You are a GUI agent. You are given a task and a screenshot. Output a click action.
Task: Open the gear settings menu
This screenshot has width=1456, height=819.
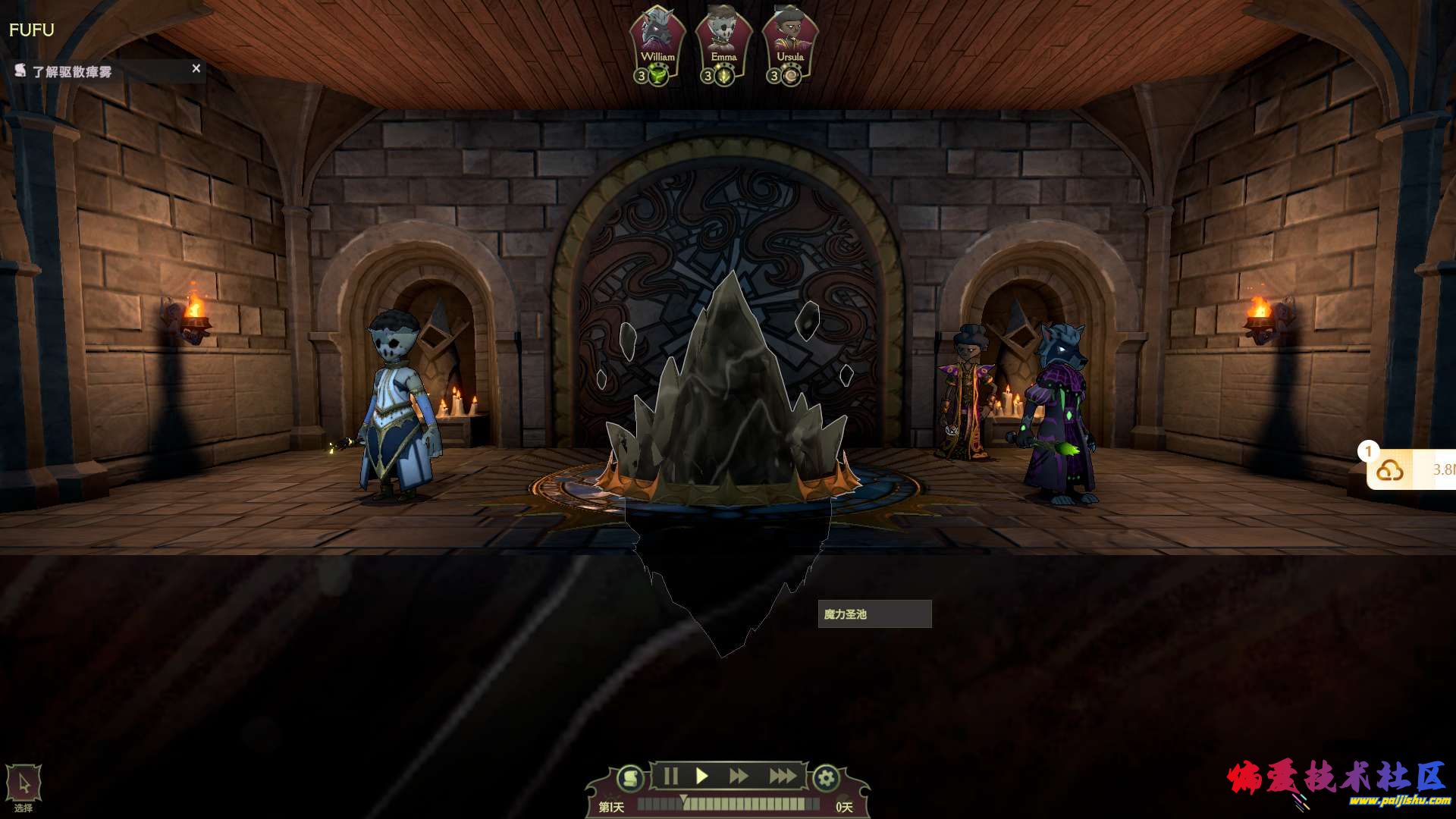pyautogui.click(x=826, y=778)
